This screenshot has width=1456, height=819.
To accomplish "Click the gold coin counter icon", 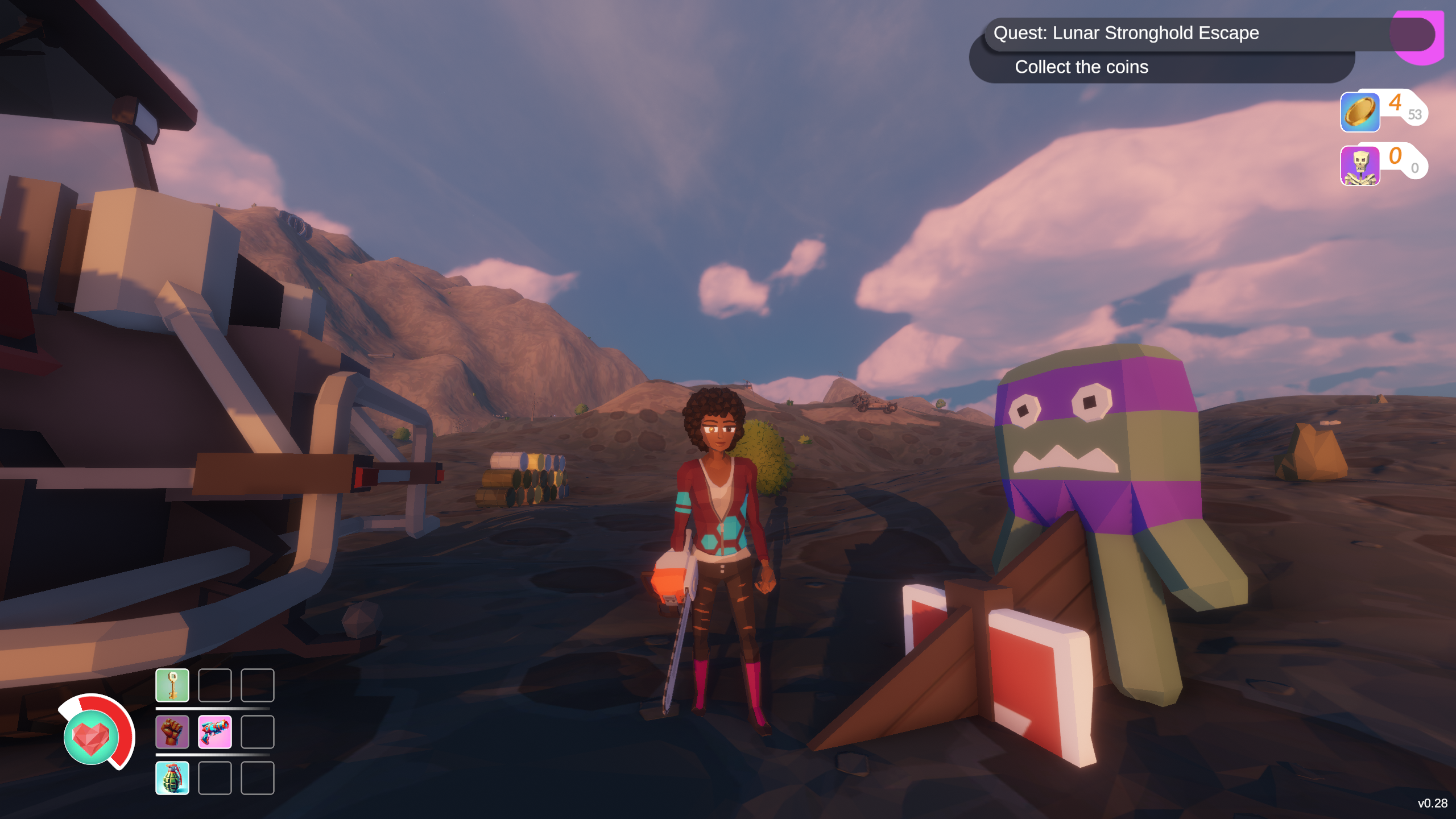I will click(x=1360, y=112).
